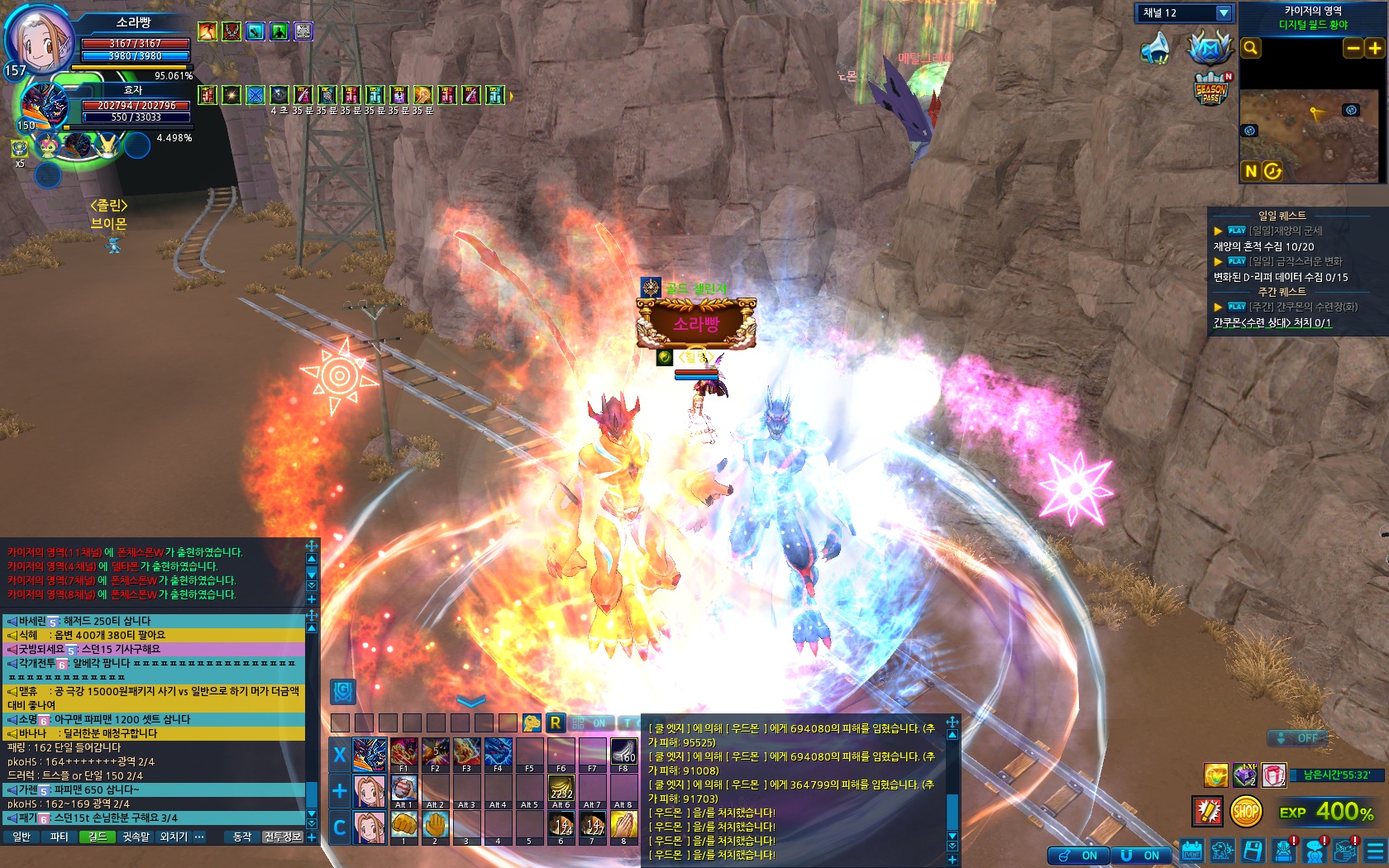Select the praying hands skill in slot 8
The image size is (1389, 868).
pos(623,824)
